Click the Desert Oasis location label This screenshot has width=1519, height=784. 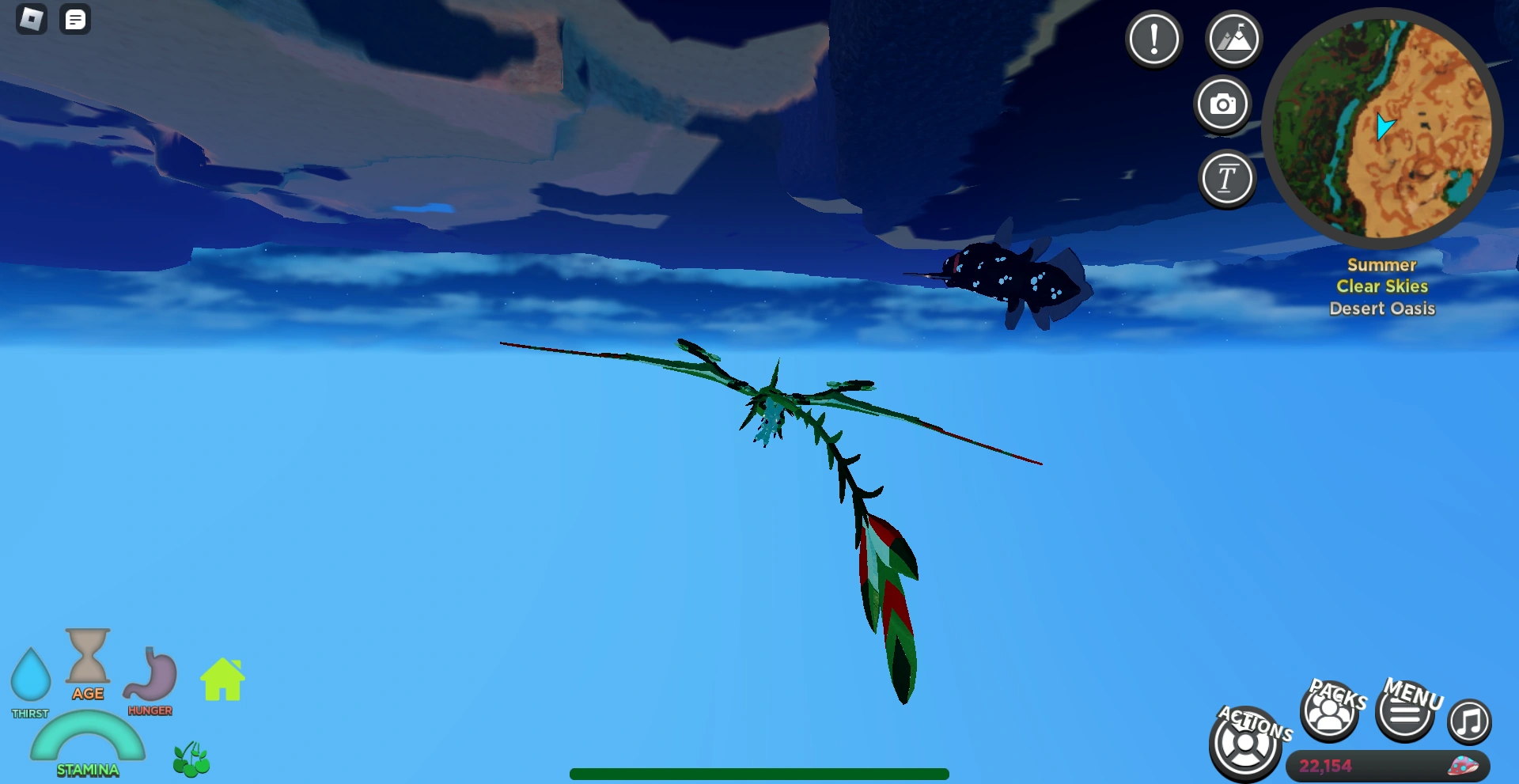click(x=1381, y=309)
